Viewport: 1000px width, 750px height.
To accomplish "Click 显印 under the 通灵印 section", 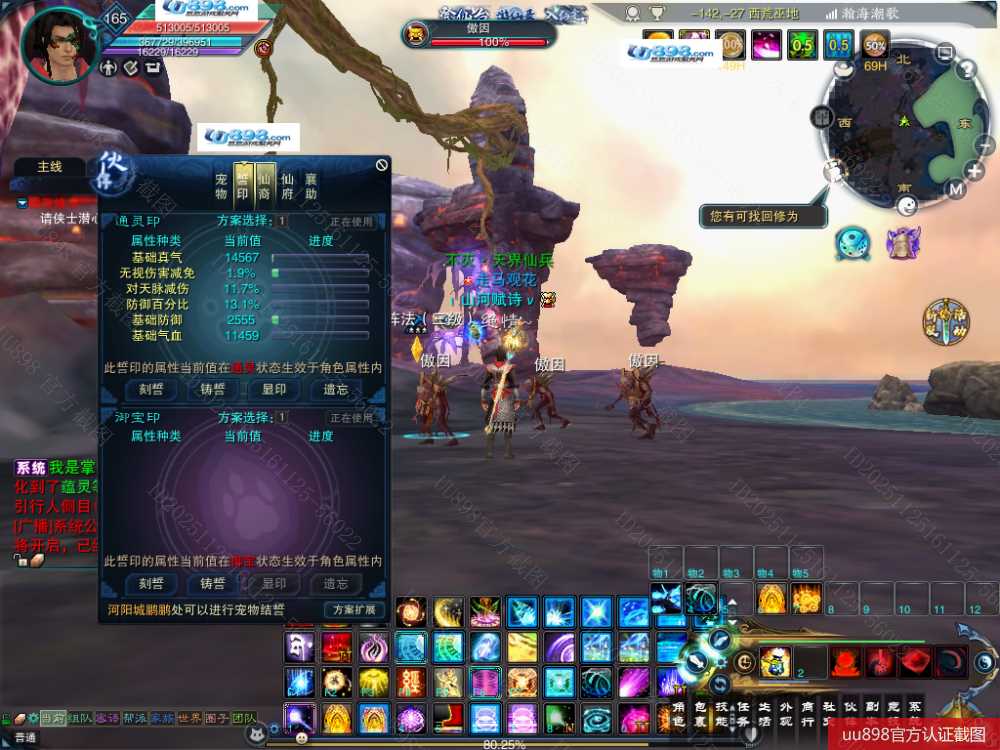I will tap(274, 390).
